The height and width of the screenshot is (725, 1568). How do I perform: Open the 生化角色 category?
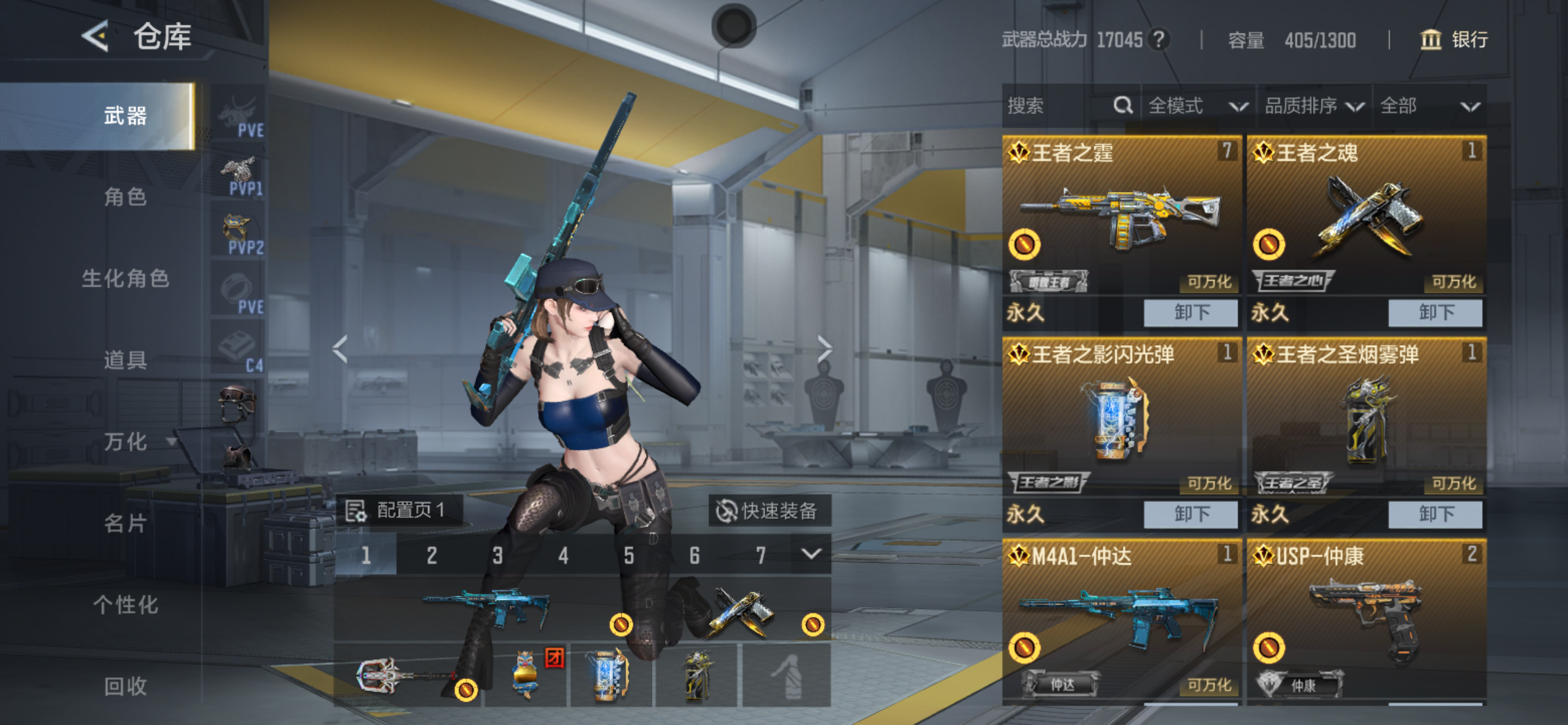point(125,279)
